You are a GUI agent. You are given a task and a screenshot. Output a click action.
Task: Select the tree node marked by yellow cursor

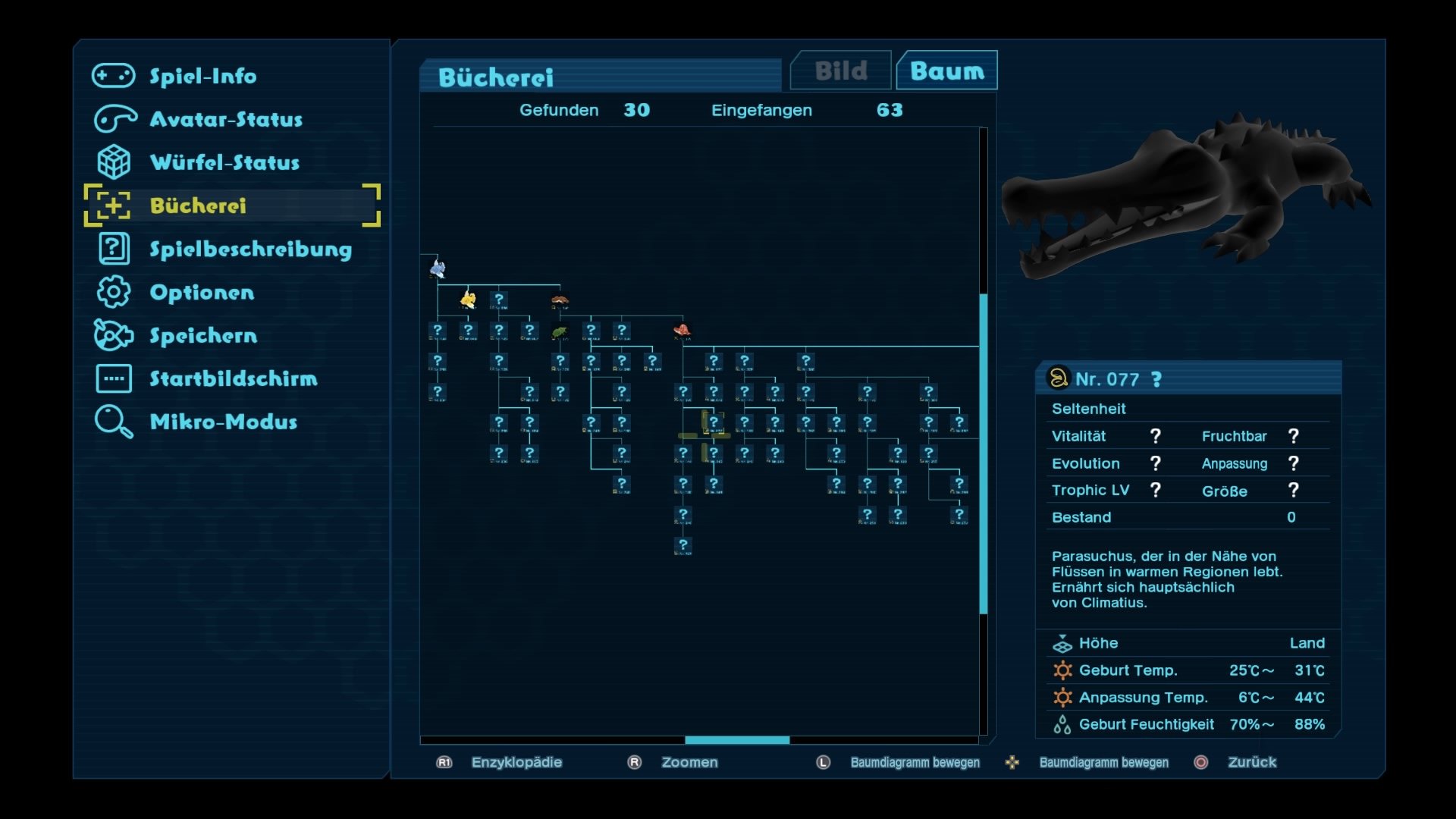713,423
